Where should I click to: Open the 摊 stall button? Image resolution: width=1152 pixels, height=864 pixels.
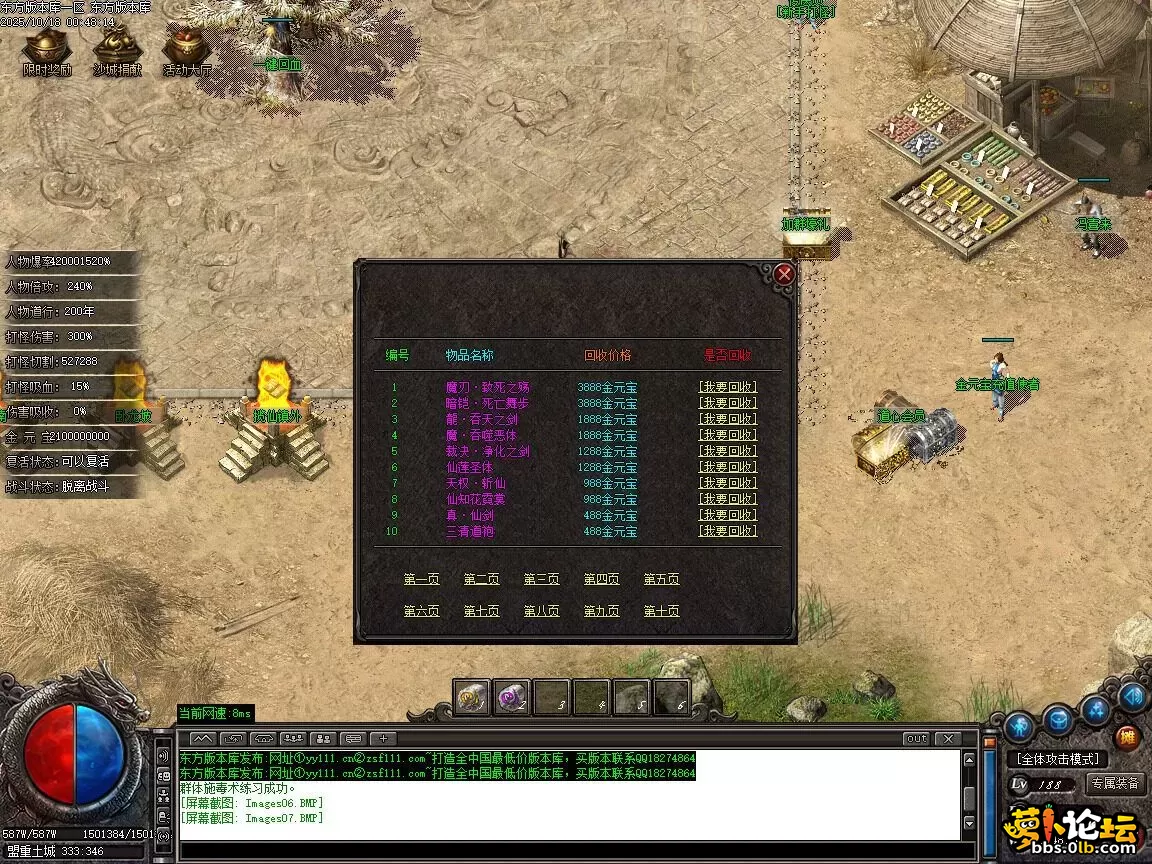click(x=1127, y=737)
